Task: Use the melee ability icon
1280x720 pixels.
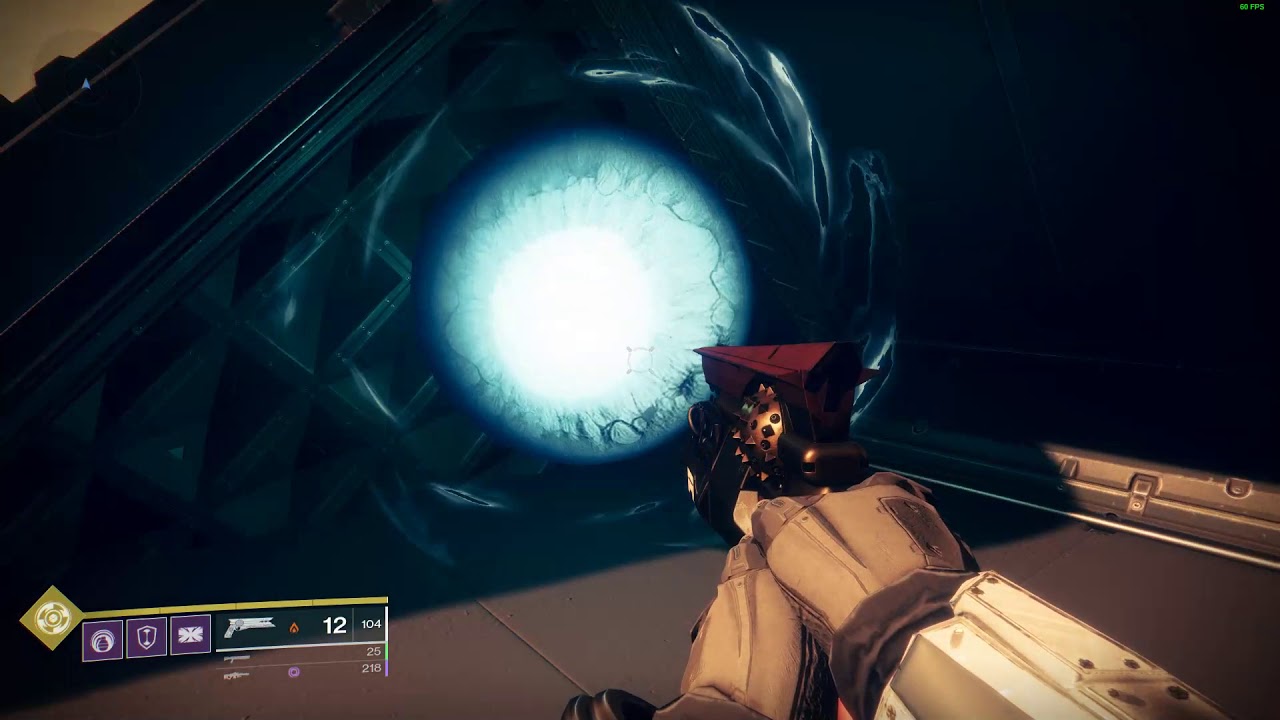Action: click(x=190, y=635)
